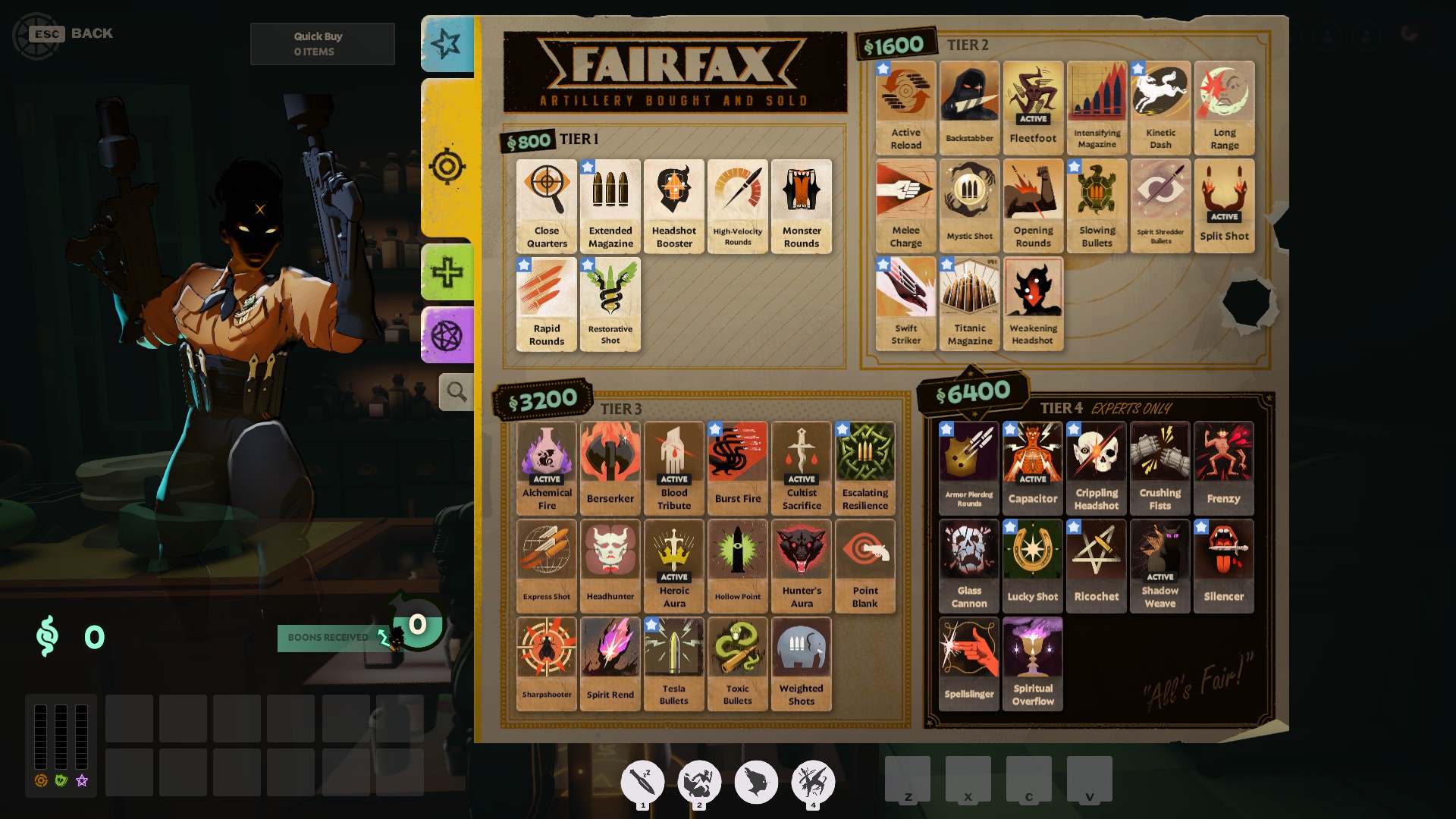Viewport: 1456px width, 819px height.
Task: Select the Headshot Booster upgrade
Action: pos(673,205)
